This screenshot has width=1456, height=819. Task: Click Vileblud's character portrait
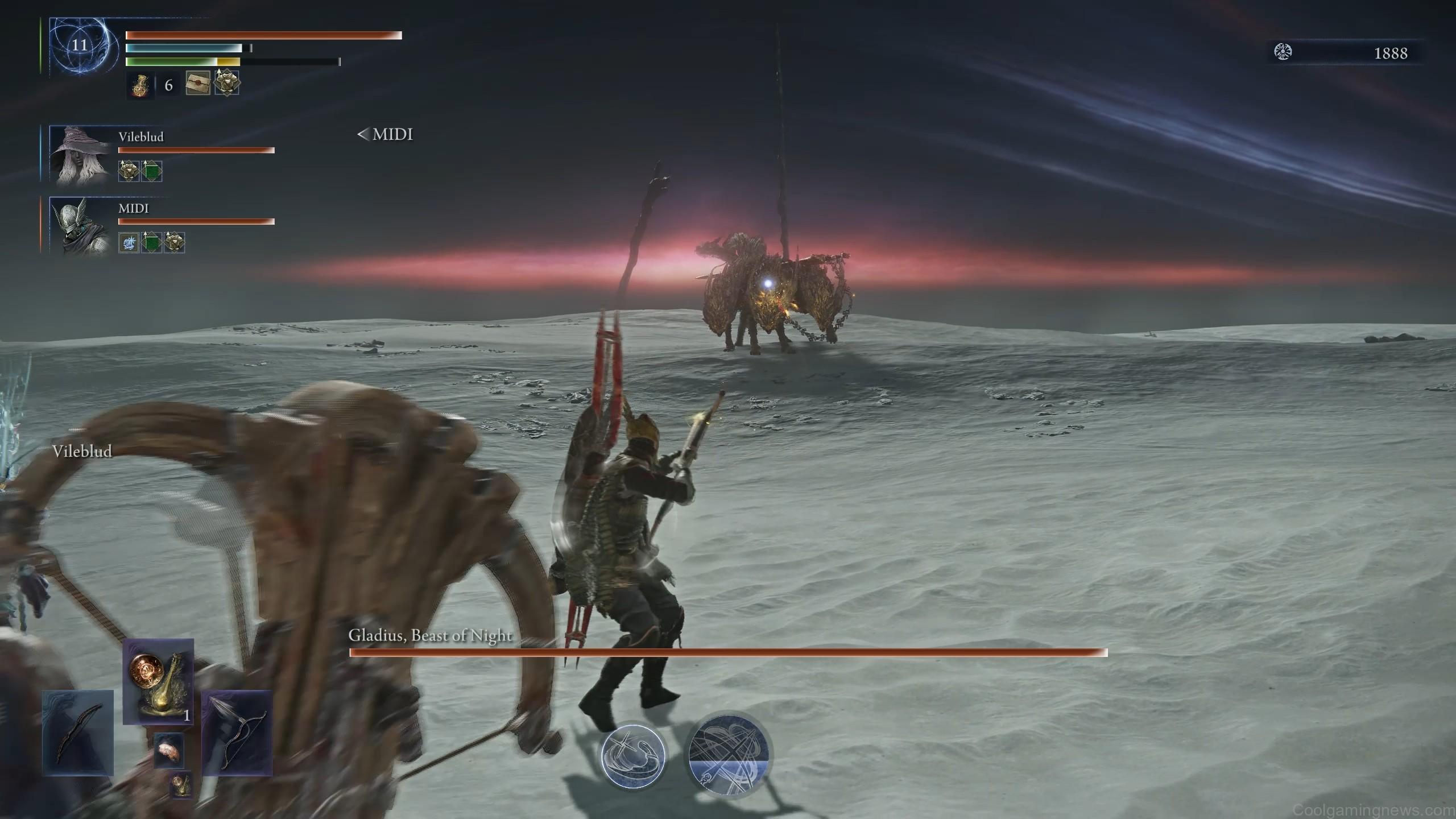click(80, 156)
